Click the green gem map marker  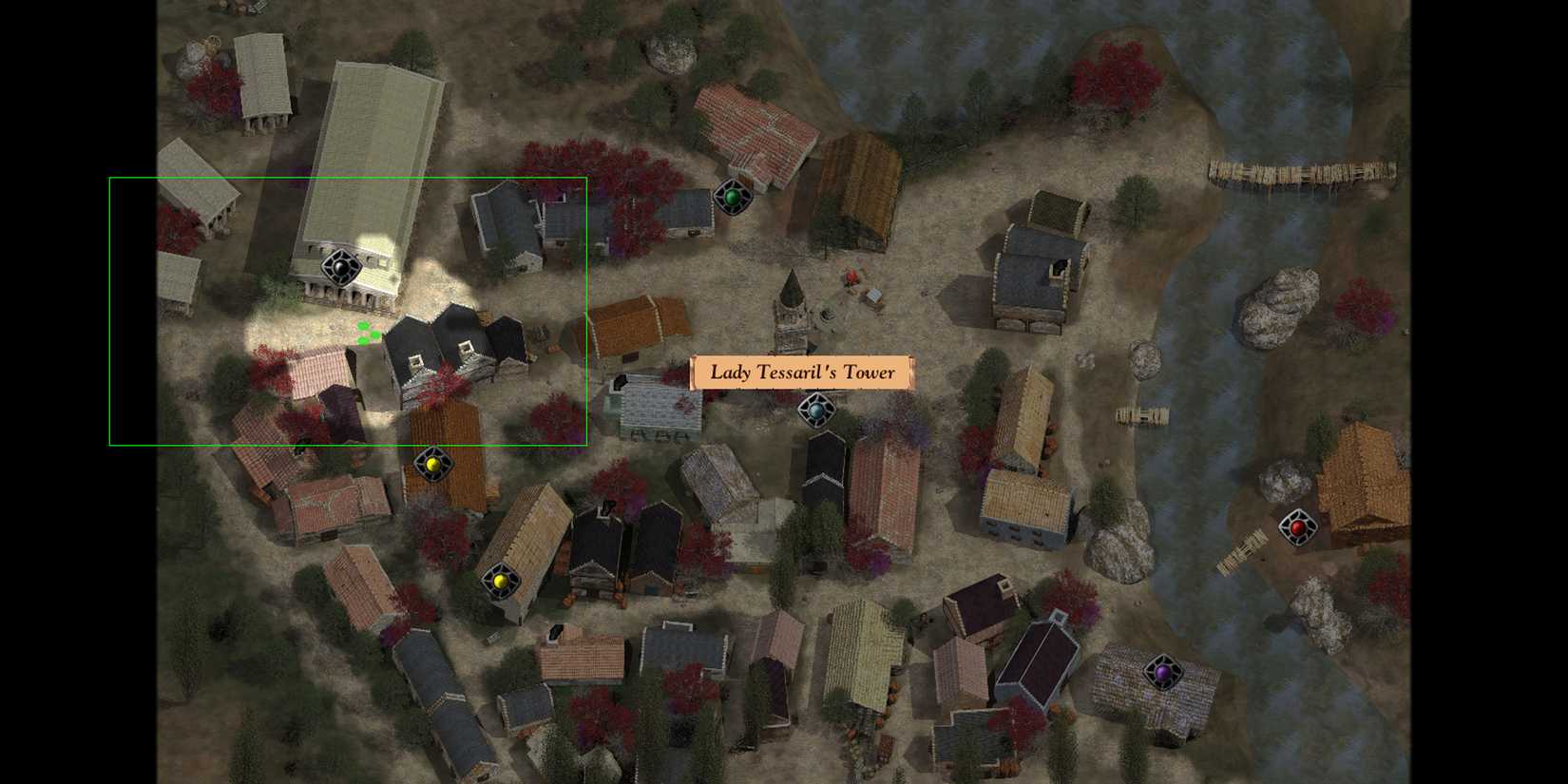[734, 197]
